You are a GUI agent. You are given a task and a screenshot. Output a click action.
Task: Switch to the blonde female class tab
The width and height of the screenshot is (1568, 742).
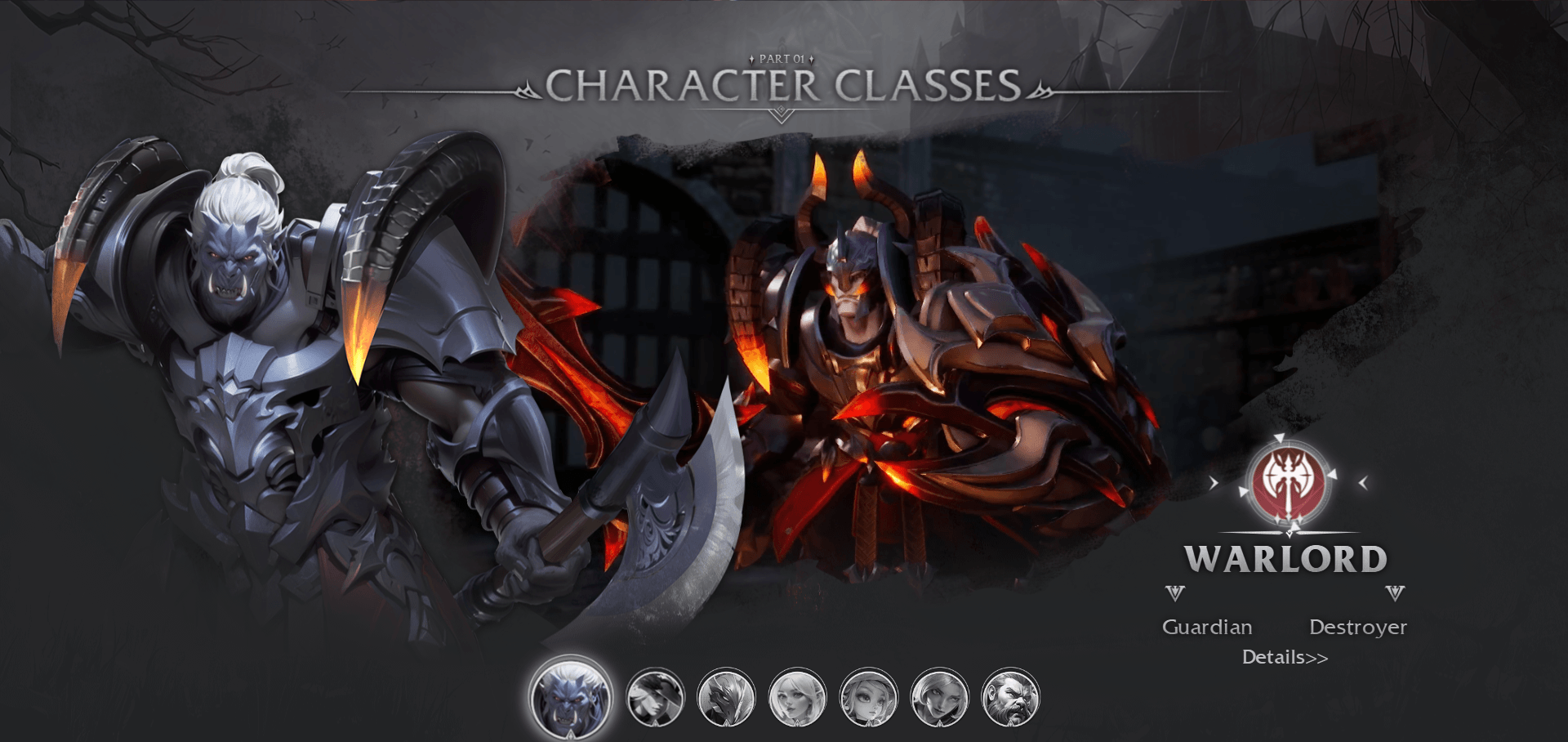(939, 697)
